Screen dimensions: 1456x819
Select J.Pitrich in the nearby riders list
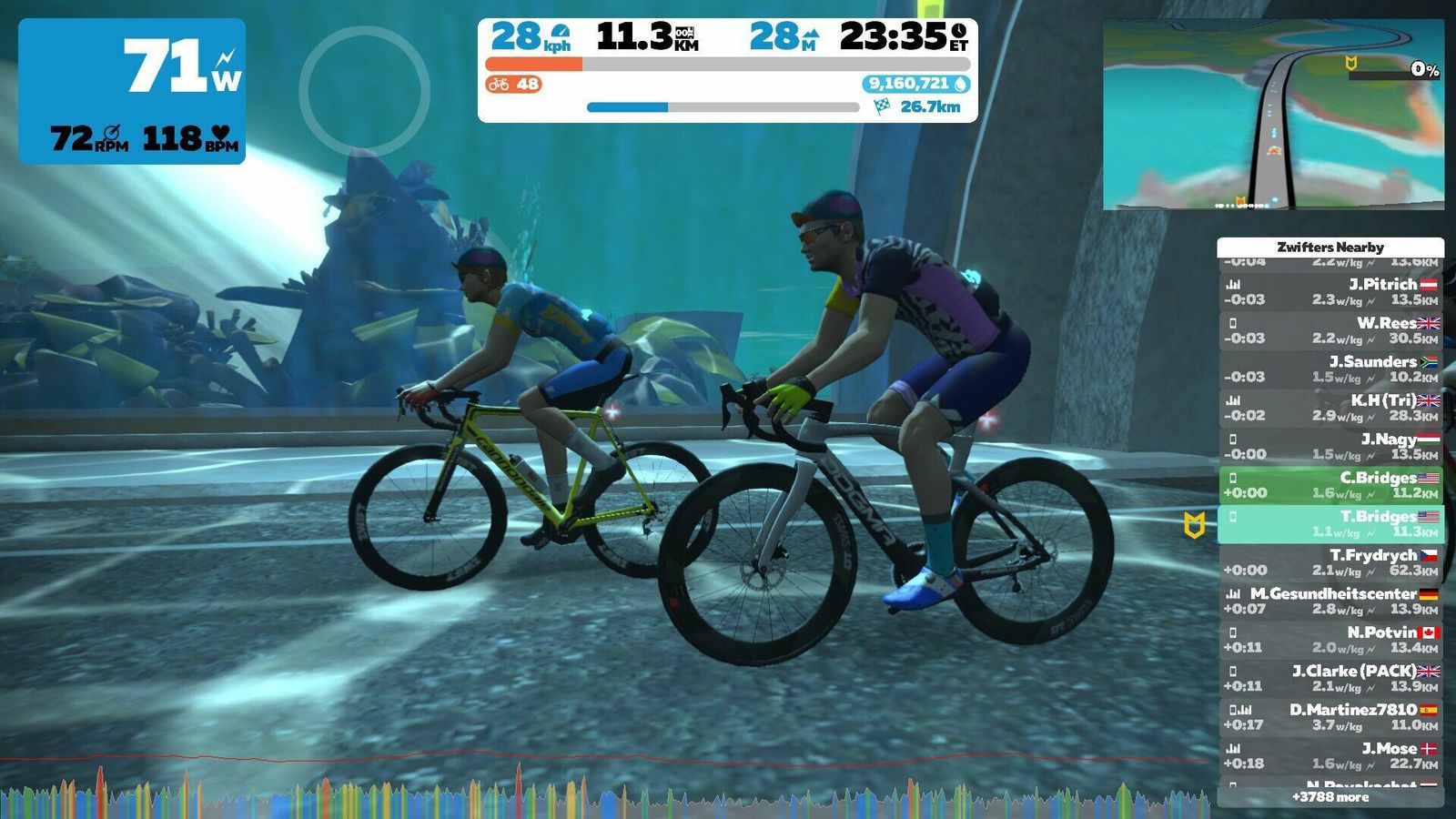tap(1330, 291)
